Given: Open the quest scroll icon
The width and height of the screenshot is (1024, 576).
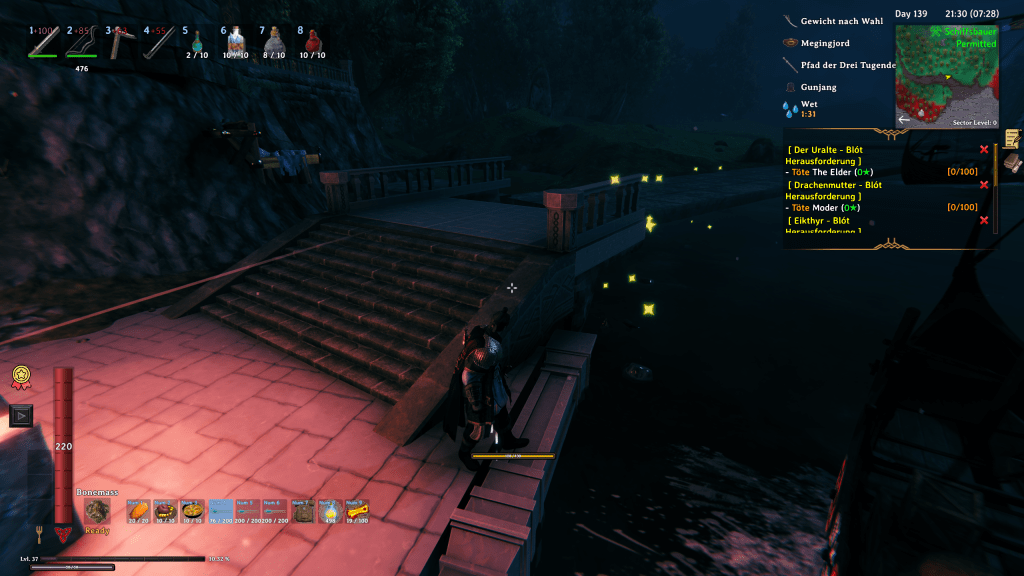Looking at the screenshot, I should click(x=1012, y=139).
